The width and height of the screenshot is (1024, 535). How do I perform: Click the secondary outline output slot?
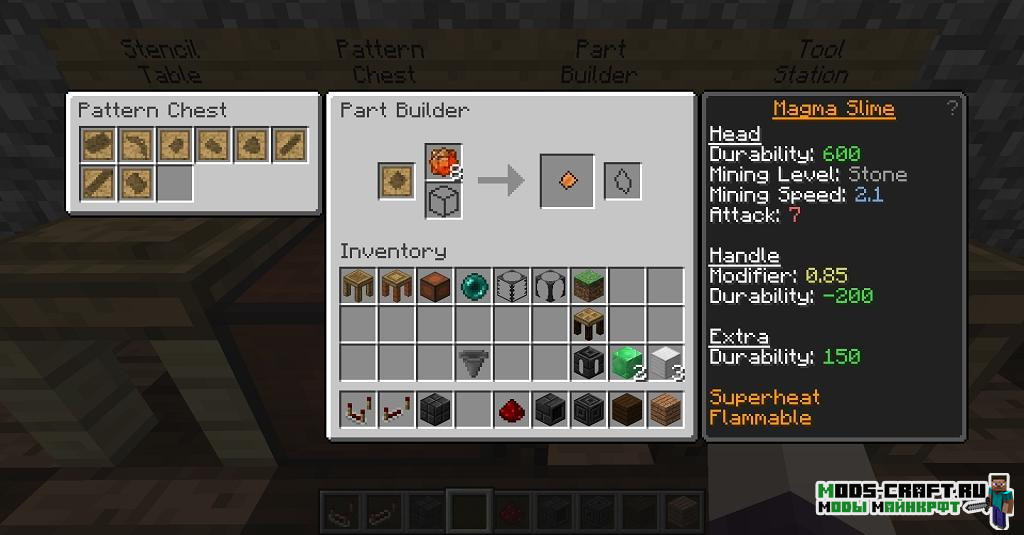click(621, 181)
